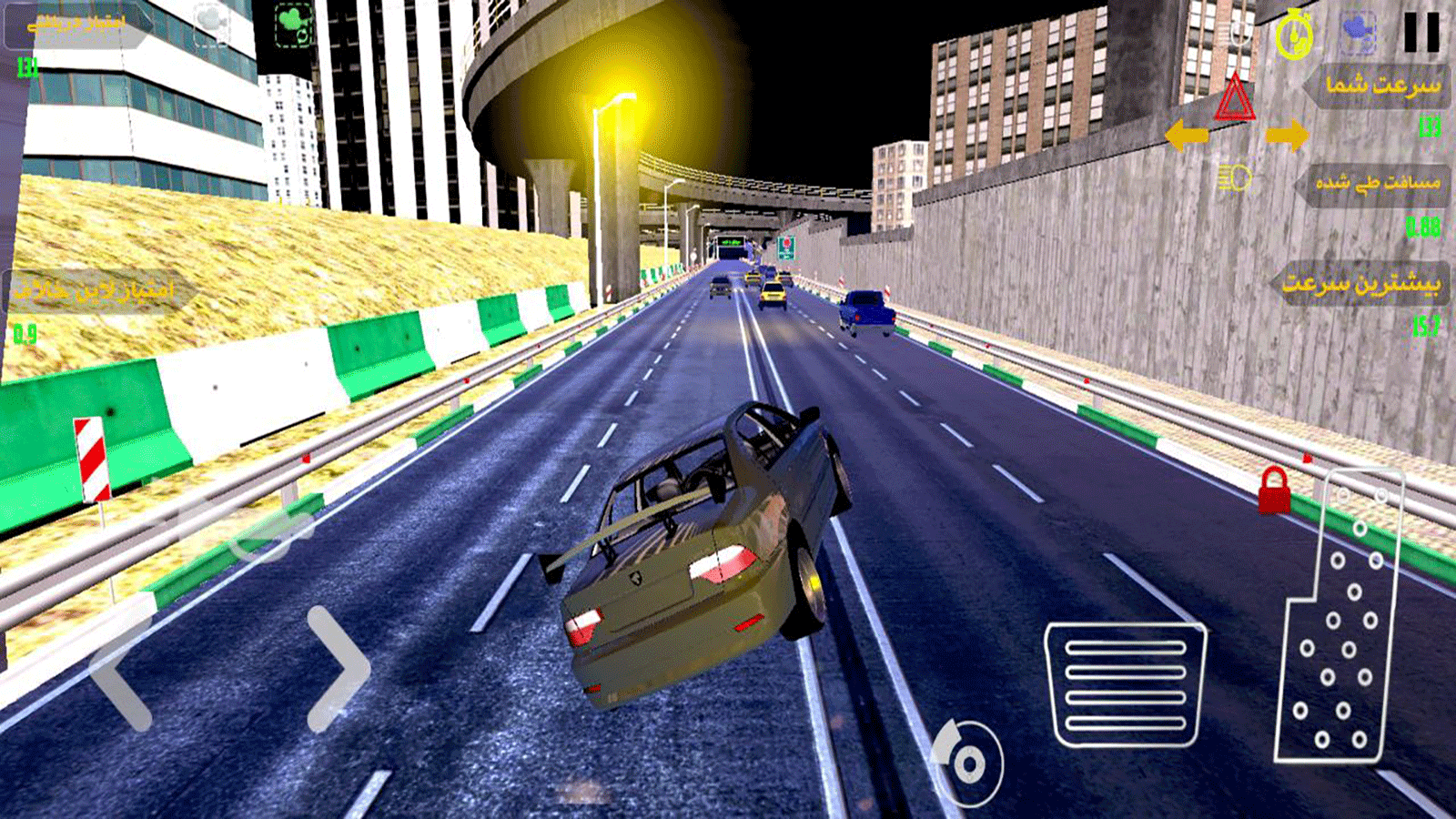Pause the game with the pause button
The width and height of the screenshot is (1456, 819).
coord(1421,33)
